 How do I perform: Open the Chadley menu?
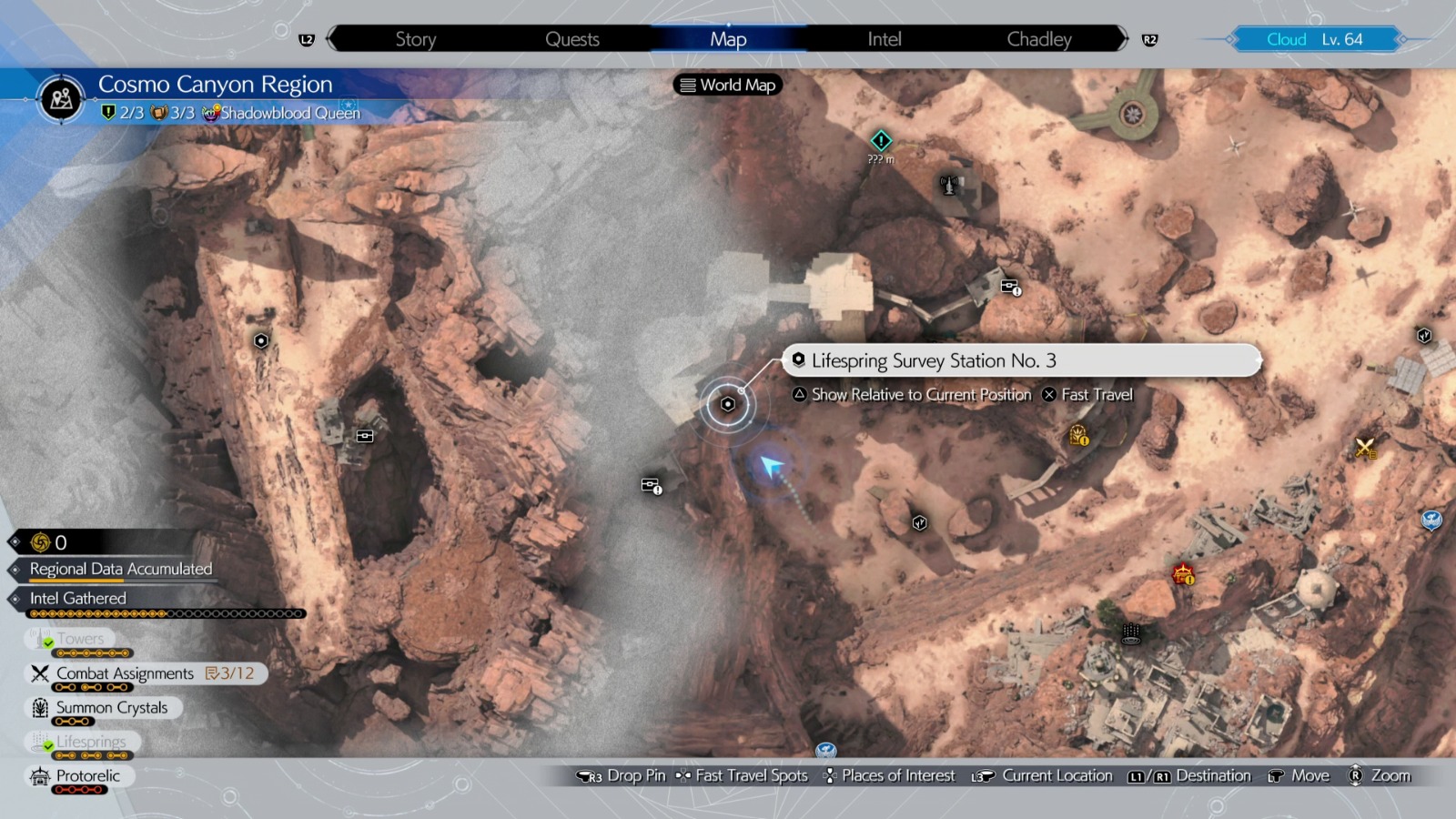(1038, 38)
